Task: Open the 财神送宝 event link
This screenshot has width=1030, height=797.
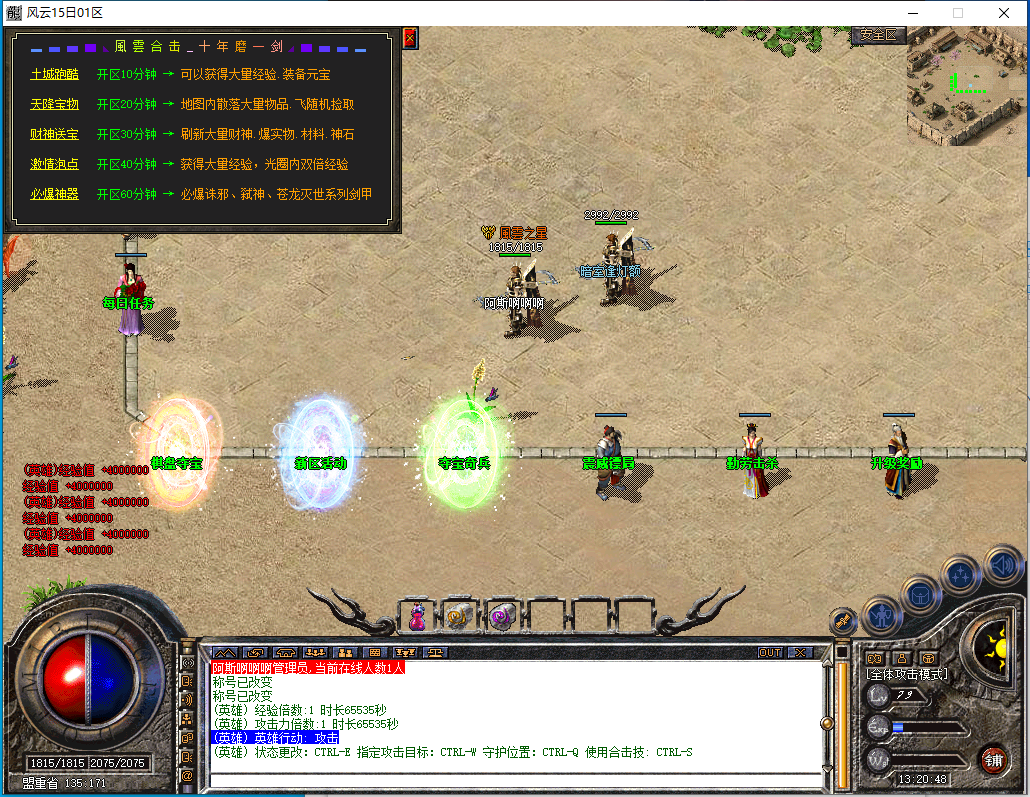Action: coord(54,134)
